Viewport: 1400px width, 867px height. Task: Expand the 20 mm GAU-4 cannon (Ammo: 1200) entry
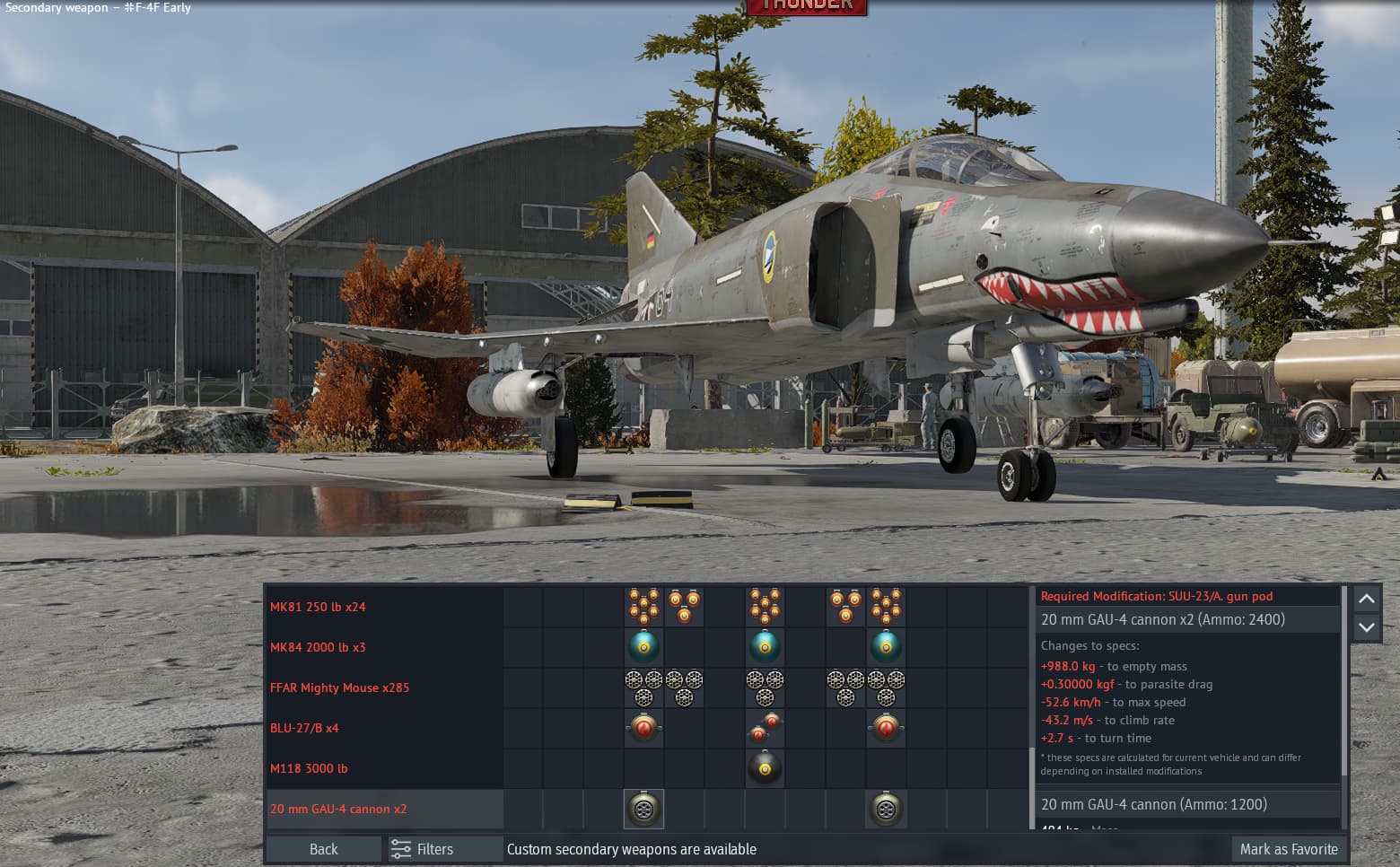pyautogui.click(x=1153, y=804)
